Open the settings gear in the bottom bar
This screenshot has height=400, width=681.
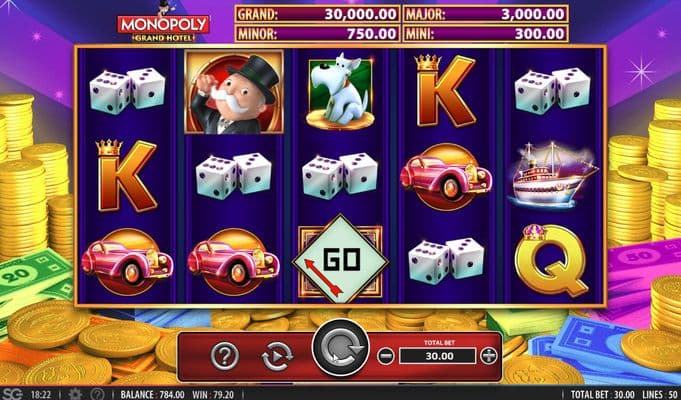(x=74, y=394)
